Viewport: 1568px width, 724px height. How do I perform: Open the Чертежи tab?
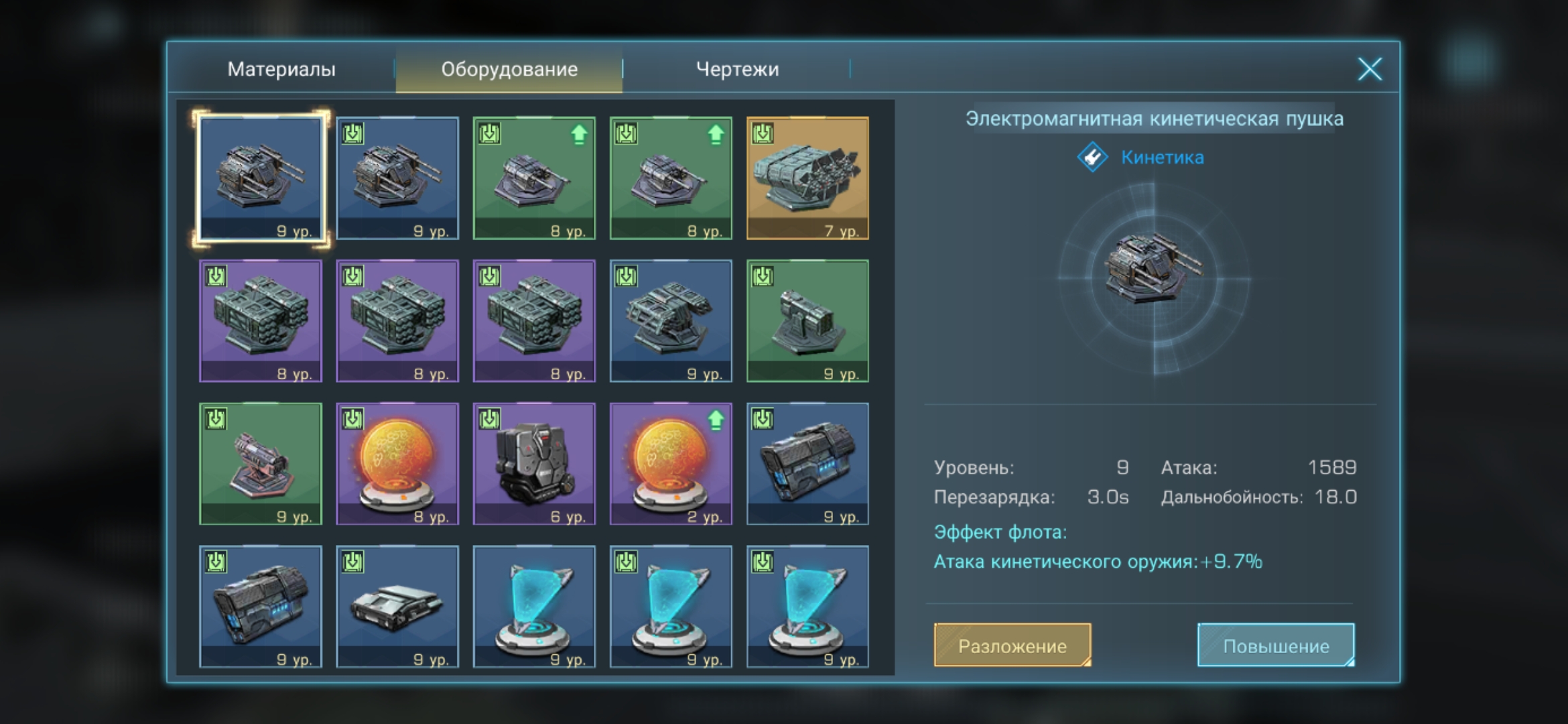pos(737,69)
